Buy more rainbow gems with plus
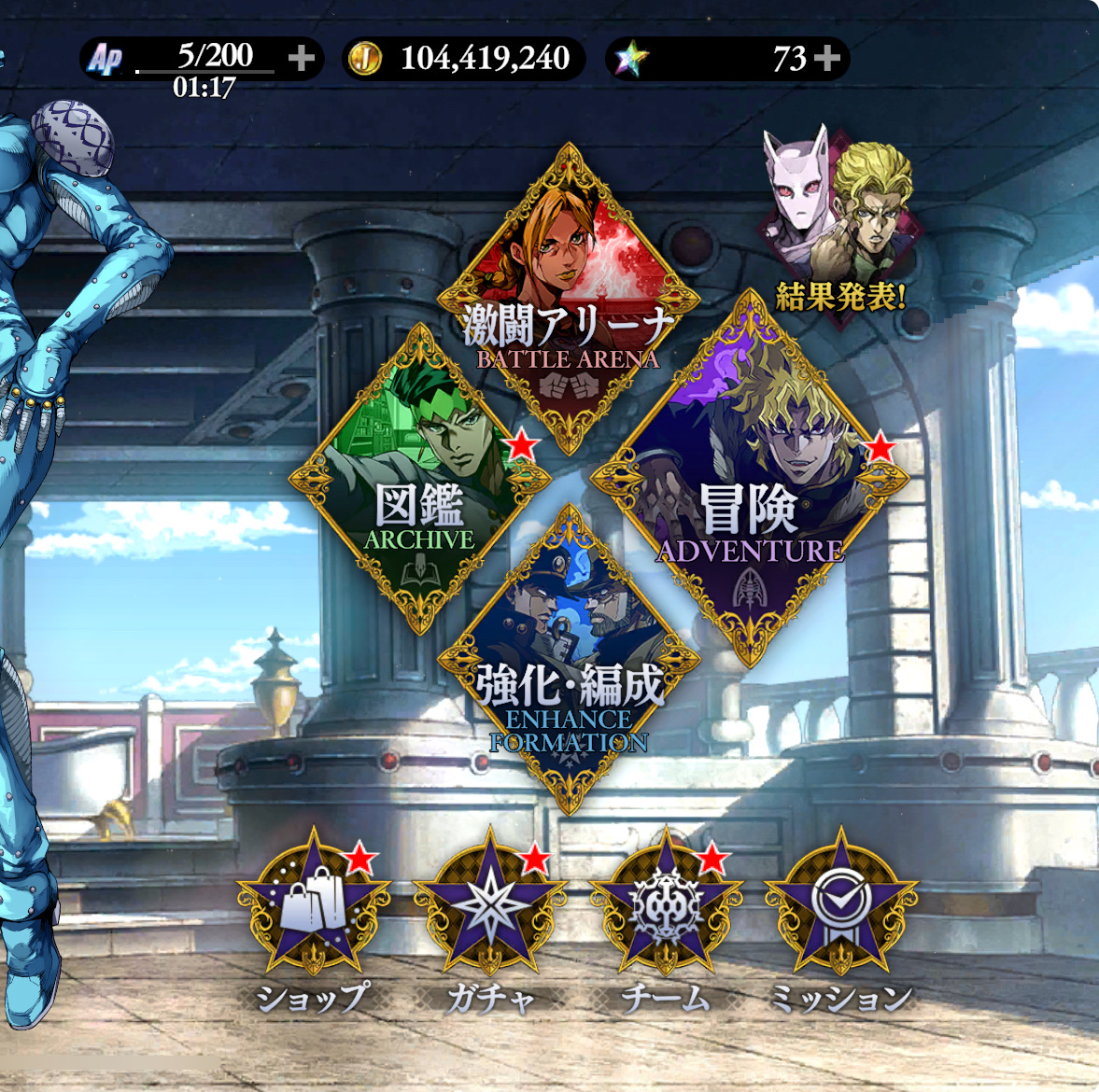Screen dimensions: 1099x1092 pos(827,59)
